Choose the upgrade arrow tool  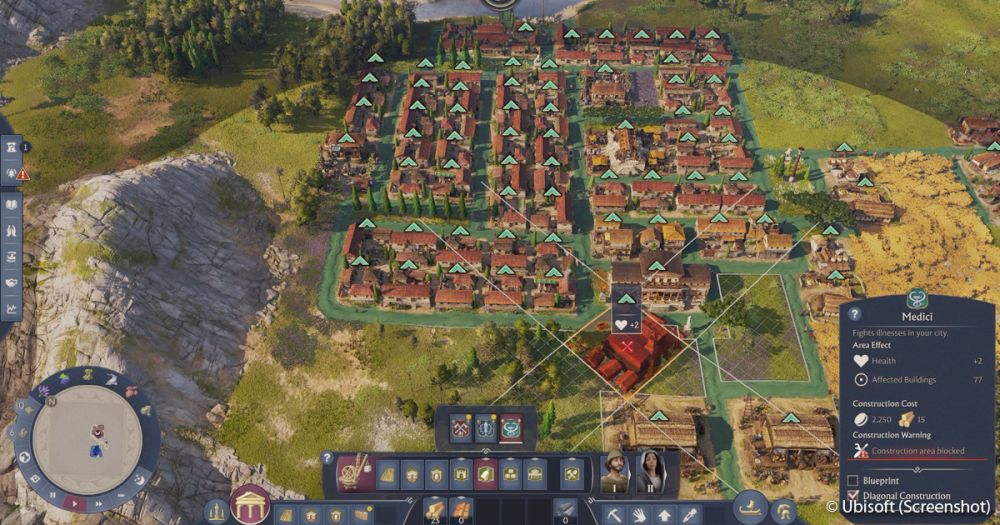[x=665, y=514]
